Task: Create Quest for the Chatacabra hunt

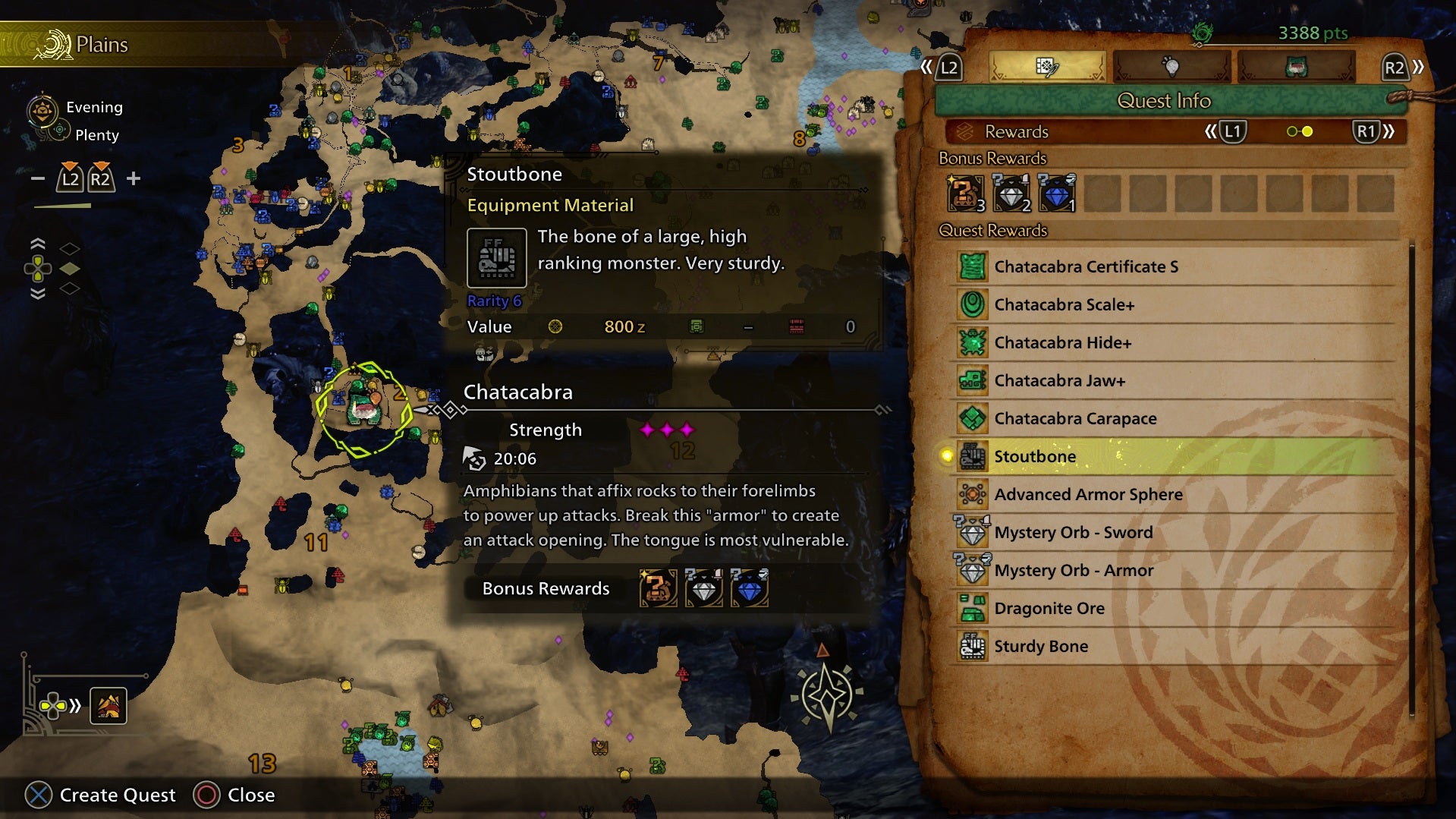Action: (100, 795)
